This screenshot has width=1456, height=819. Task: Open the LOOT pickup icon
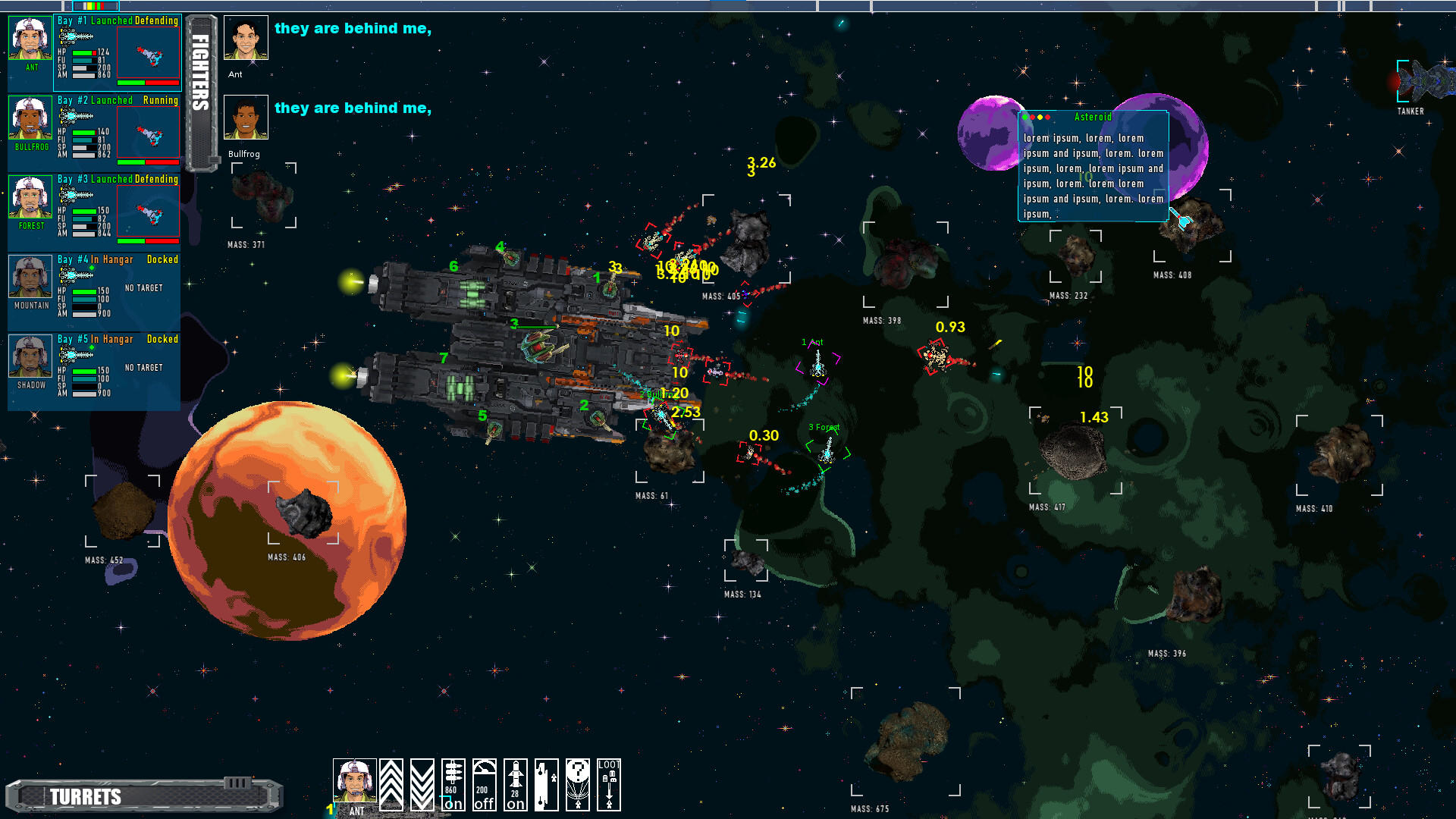[609, 785]
